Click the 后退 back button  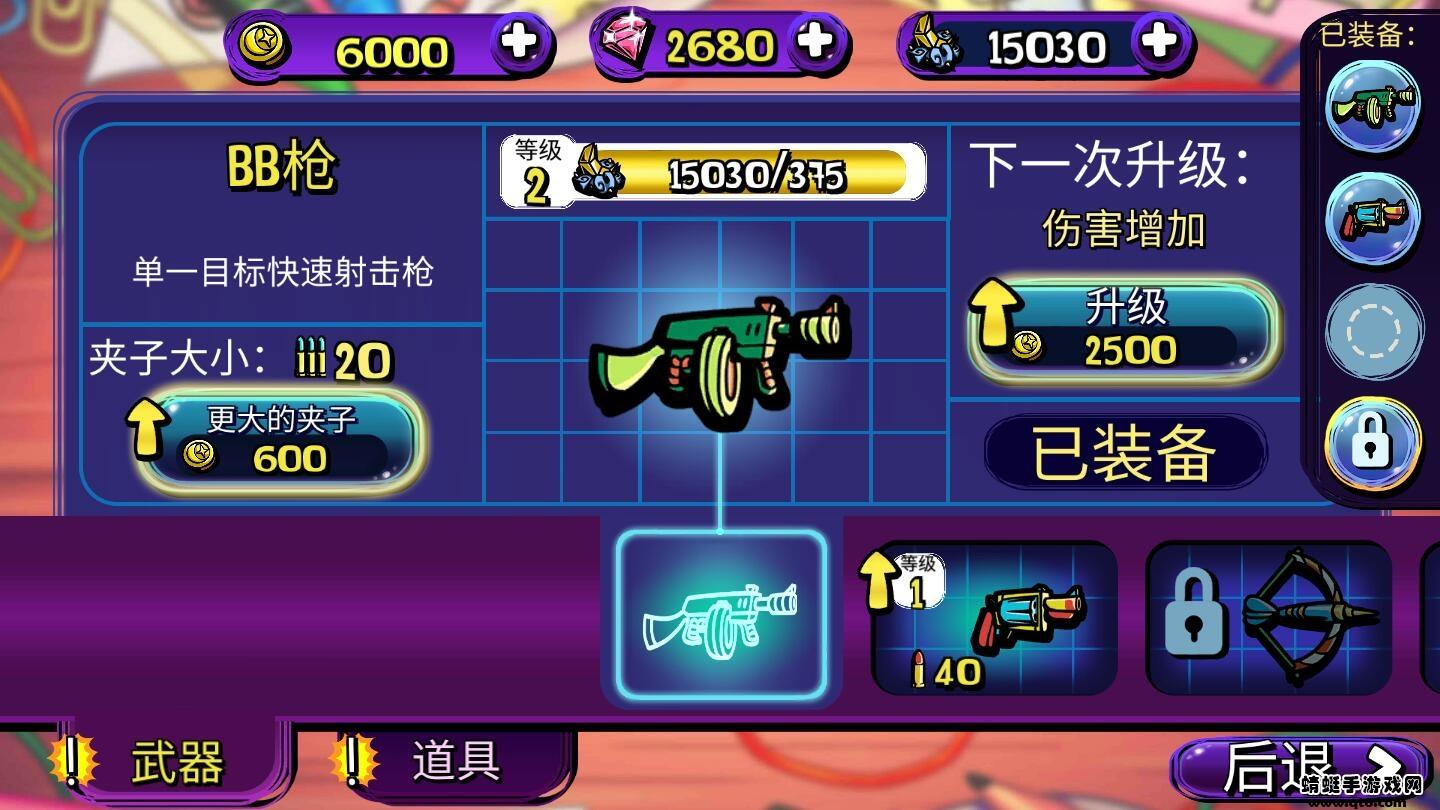[1291, 766]
